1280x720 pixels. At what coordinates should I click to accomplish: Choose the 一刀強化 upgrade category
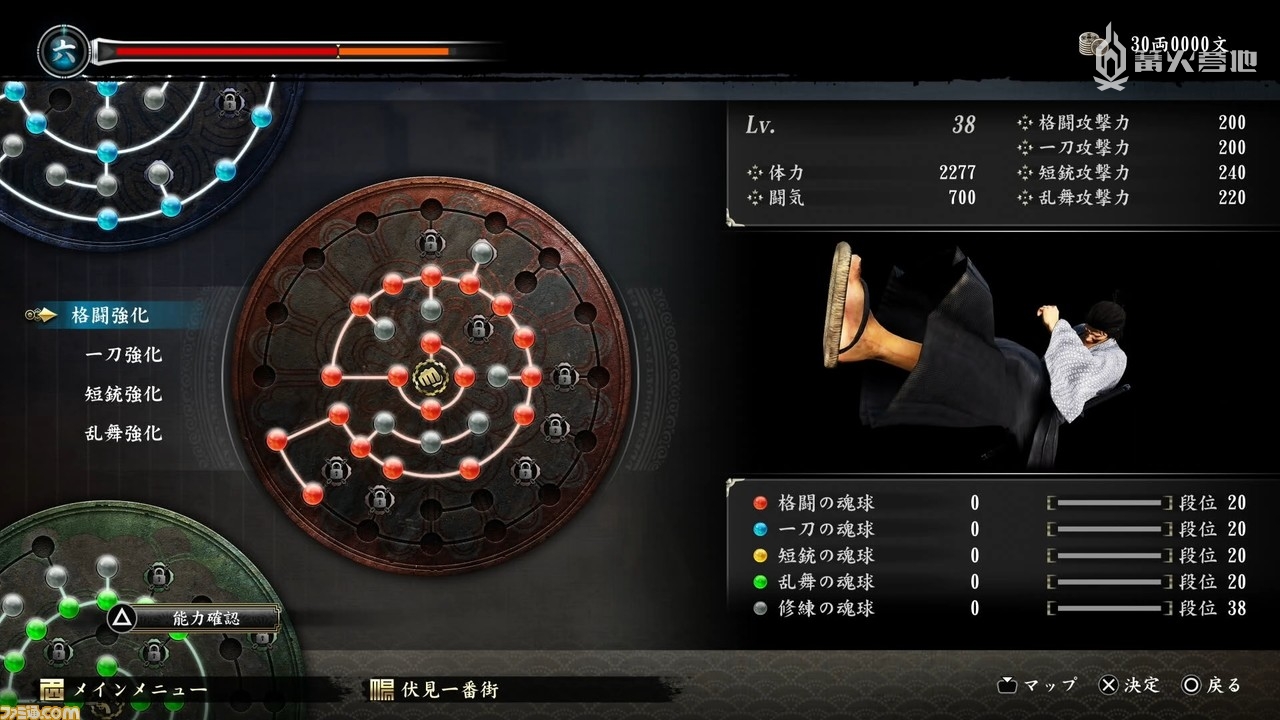pos(123,355)
